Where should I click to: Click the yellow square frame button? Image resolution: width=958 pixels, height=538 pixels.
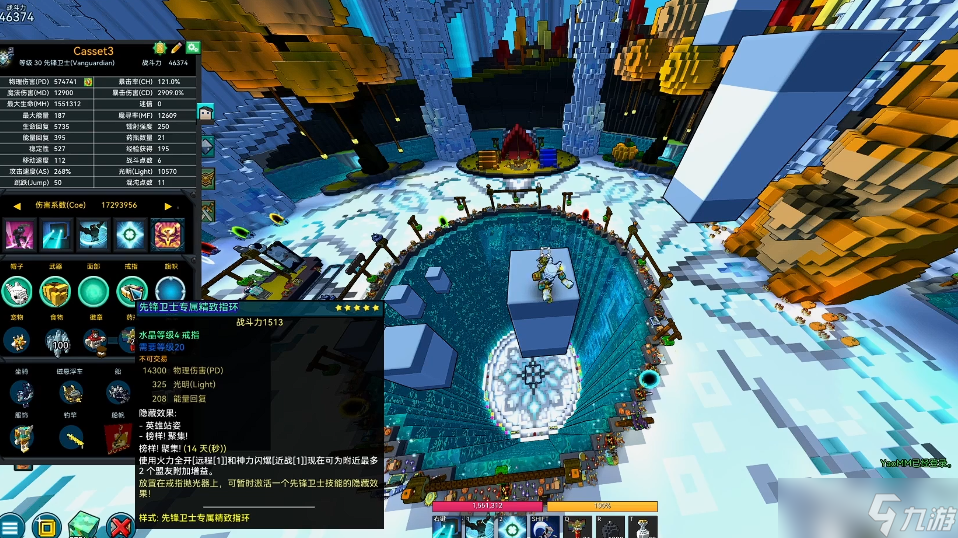pos(46,525)
